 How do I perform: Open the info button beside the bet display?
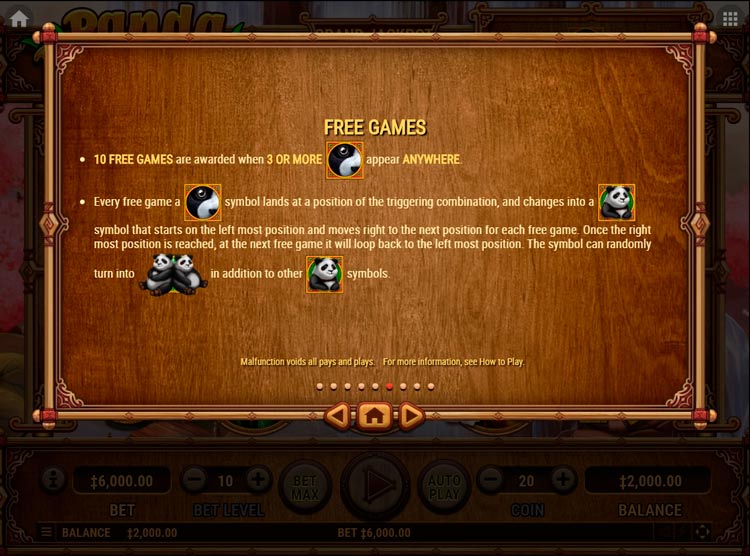click(50, 481)
